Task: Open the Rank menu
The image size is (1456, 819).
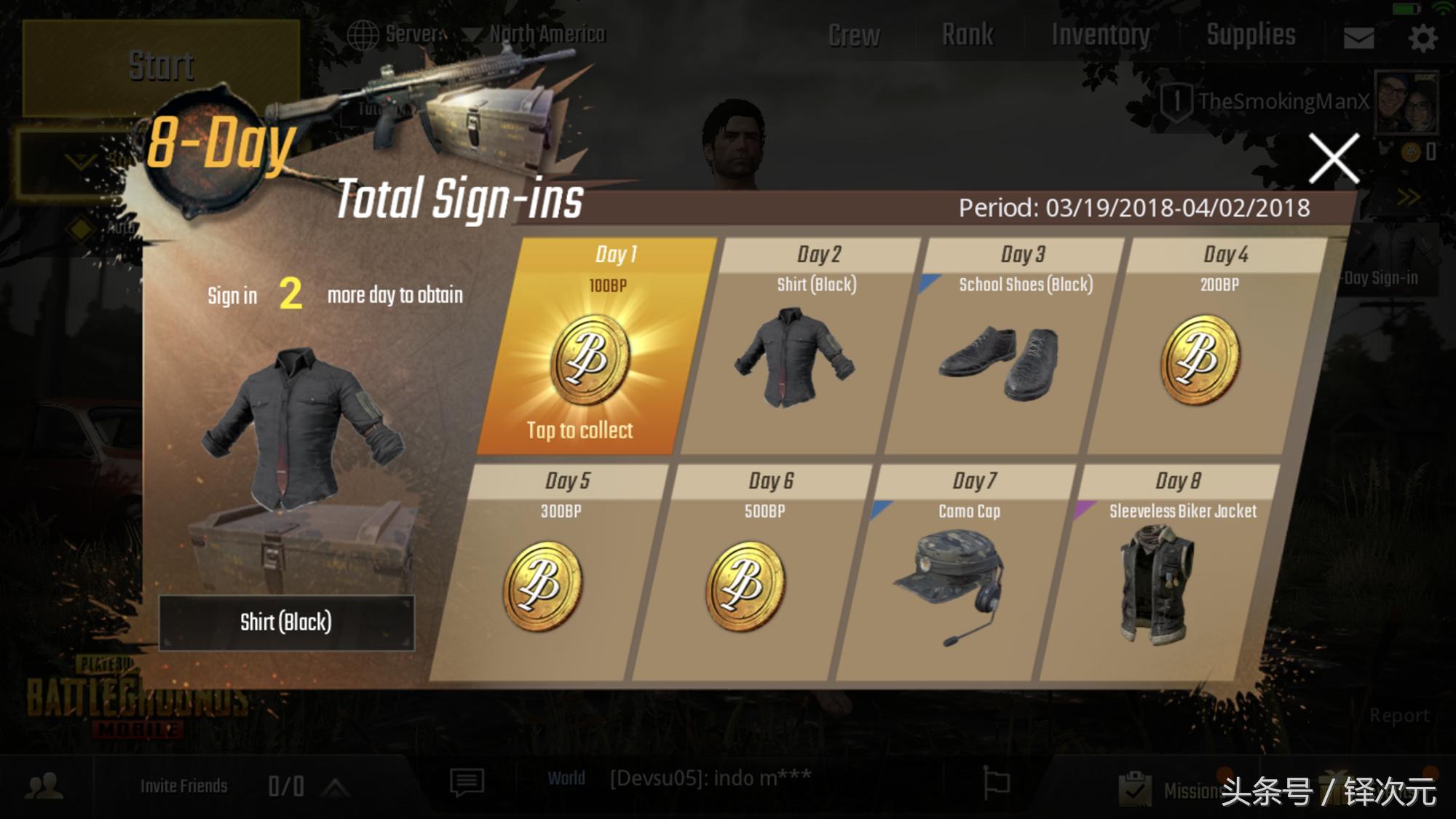Action: [x=968, y=35]
